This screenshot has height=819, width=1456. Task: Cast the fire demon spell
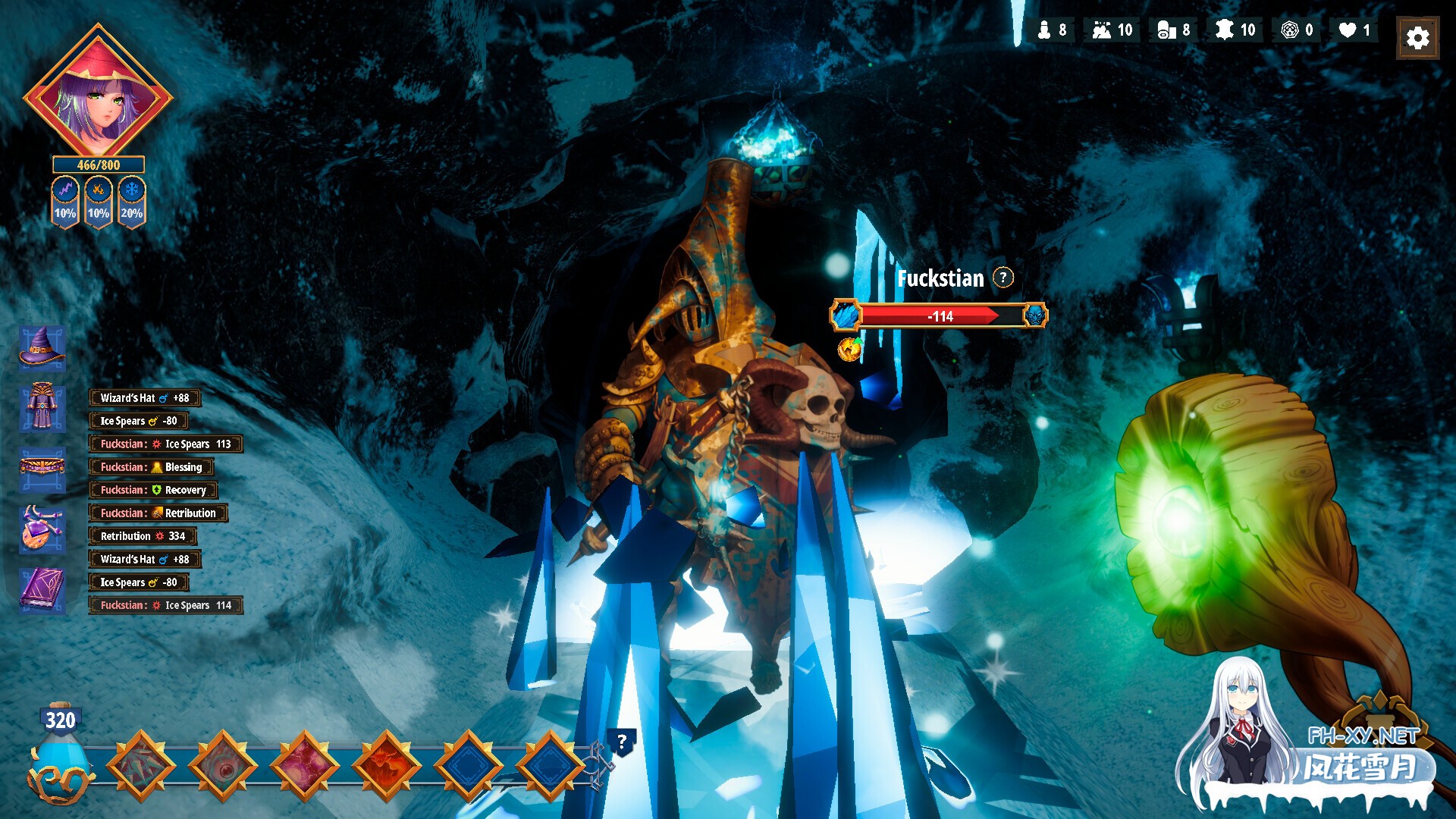click(x=387, y=766)
